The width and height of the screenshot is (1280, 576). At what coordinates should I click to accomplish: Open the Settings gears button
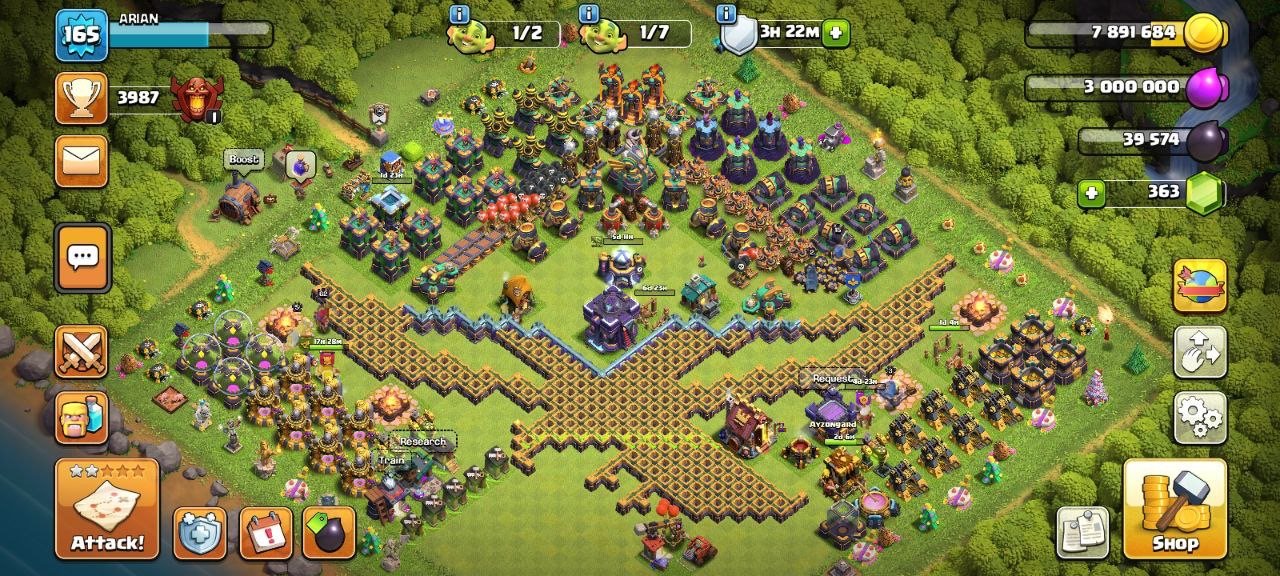coord(1199,417)
